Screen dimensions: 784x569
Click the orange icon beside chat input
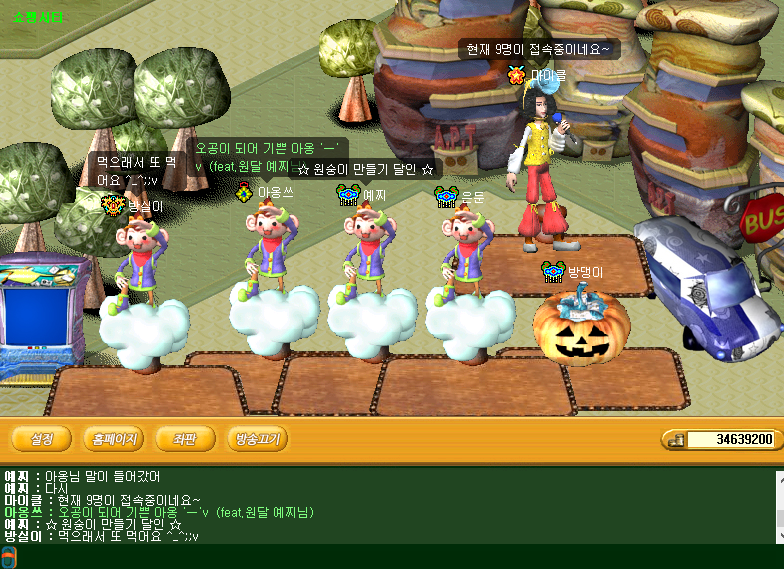point(8,557)
